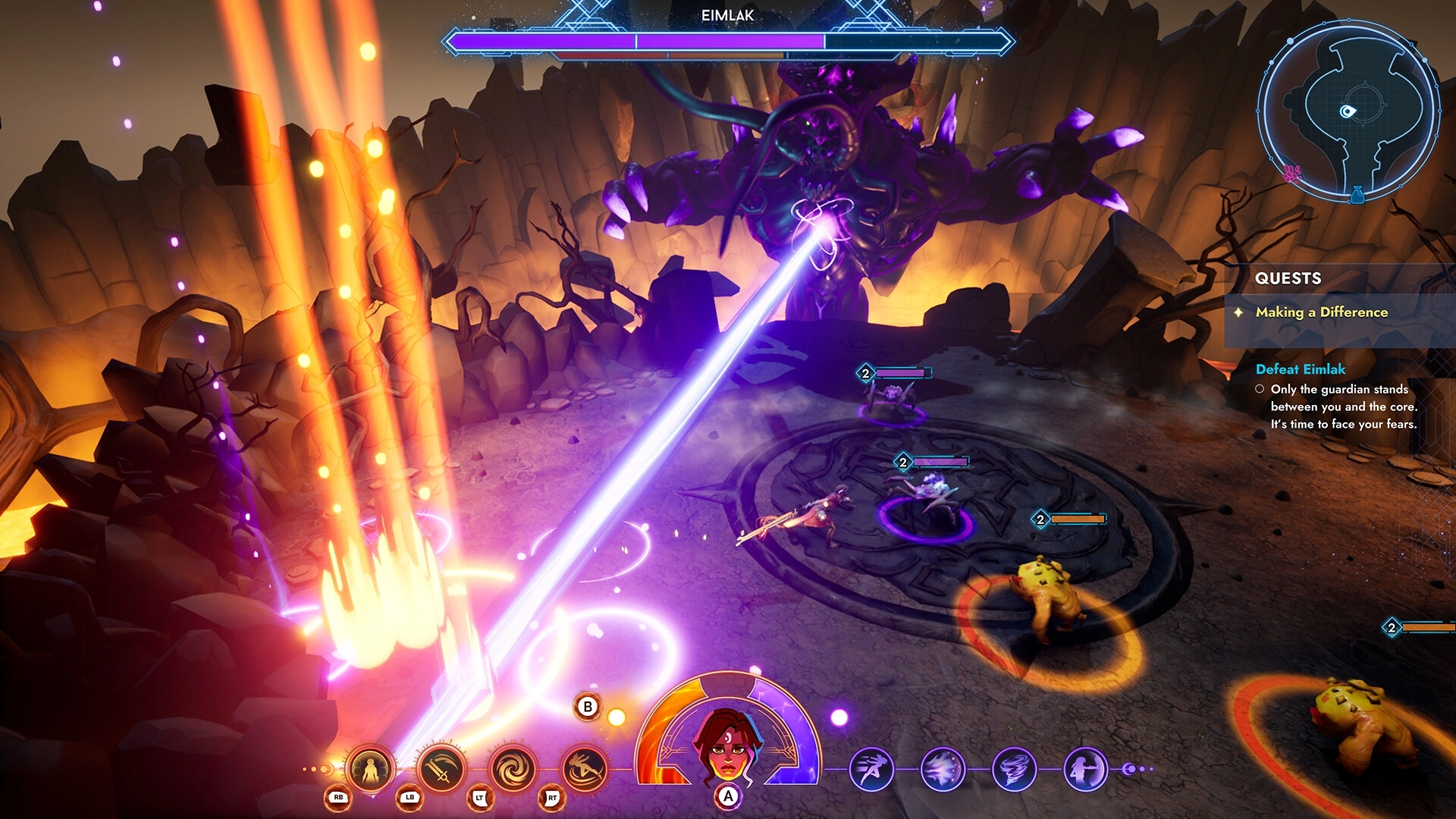Trigger the orange spiral vortex ability
The image size is (1456, 819).
(x=513, y=769)
